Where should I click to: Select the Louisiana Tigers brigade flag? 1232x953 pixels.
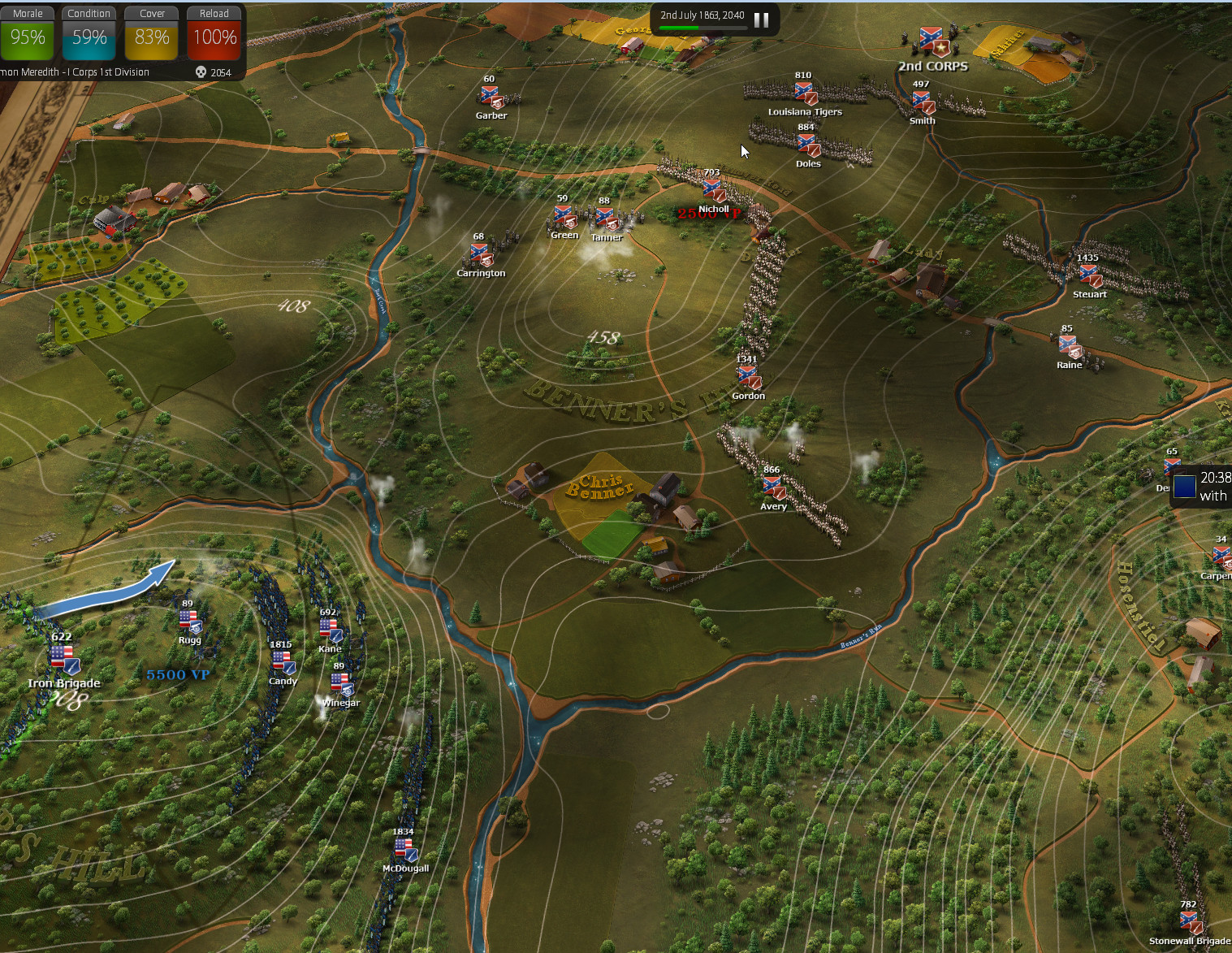pos(805,93)
